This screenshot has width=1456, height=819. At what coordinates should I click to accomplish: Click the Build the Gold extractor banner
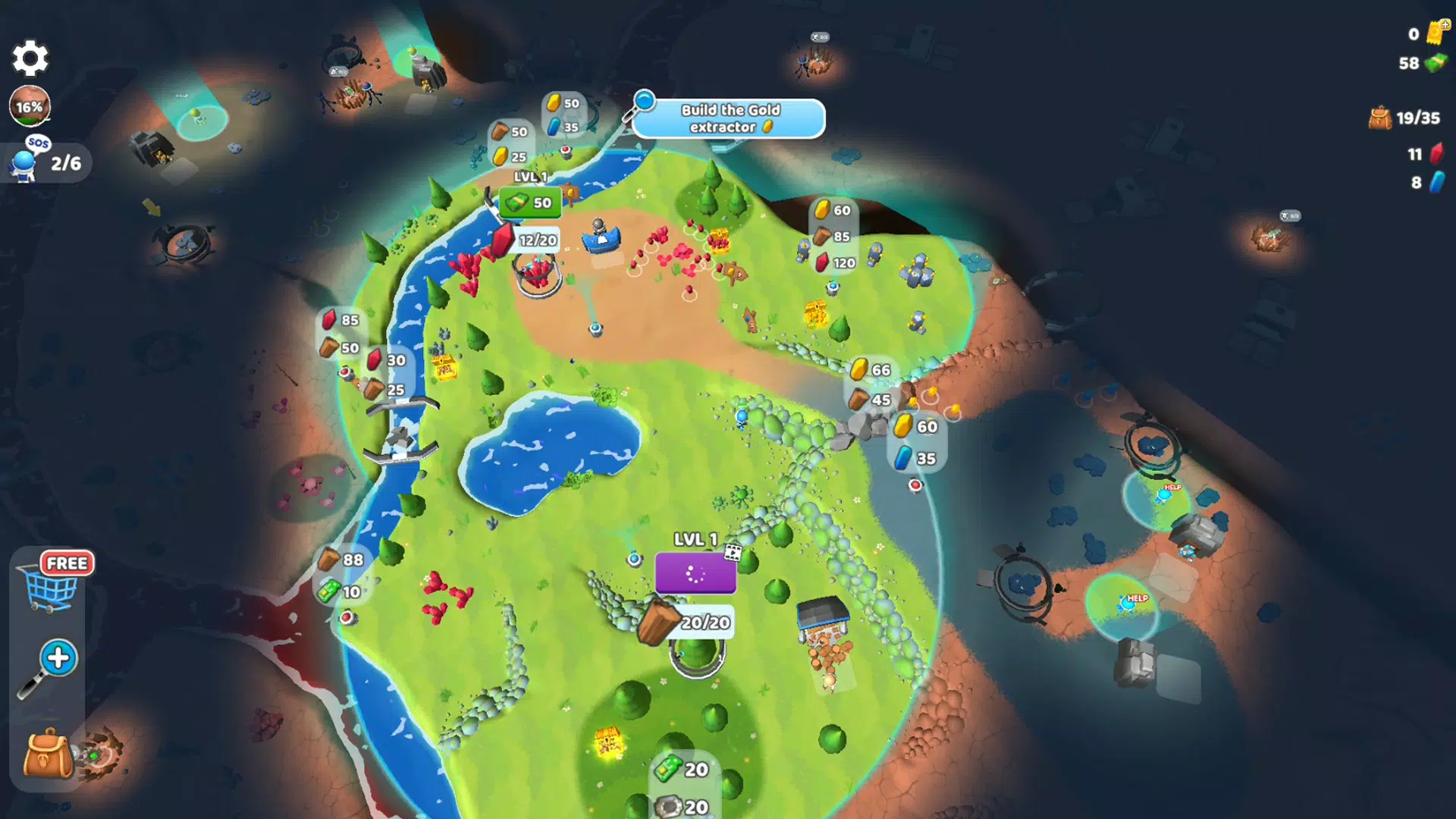coord(728,118)
